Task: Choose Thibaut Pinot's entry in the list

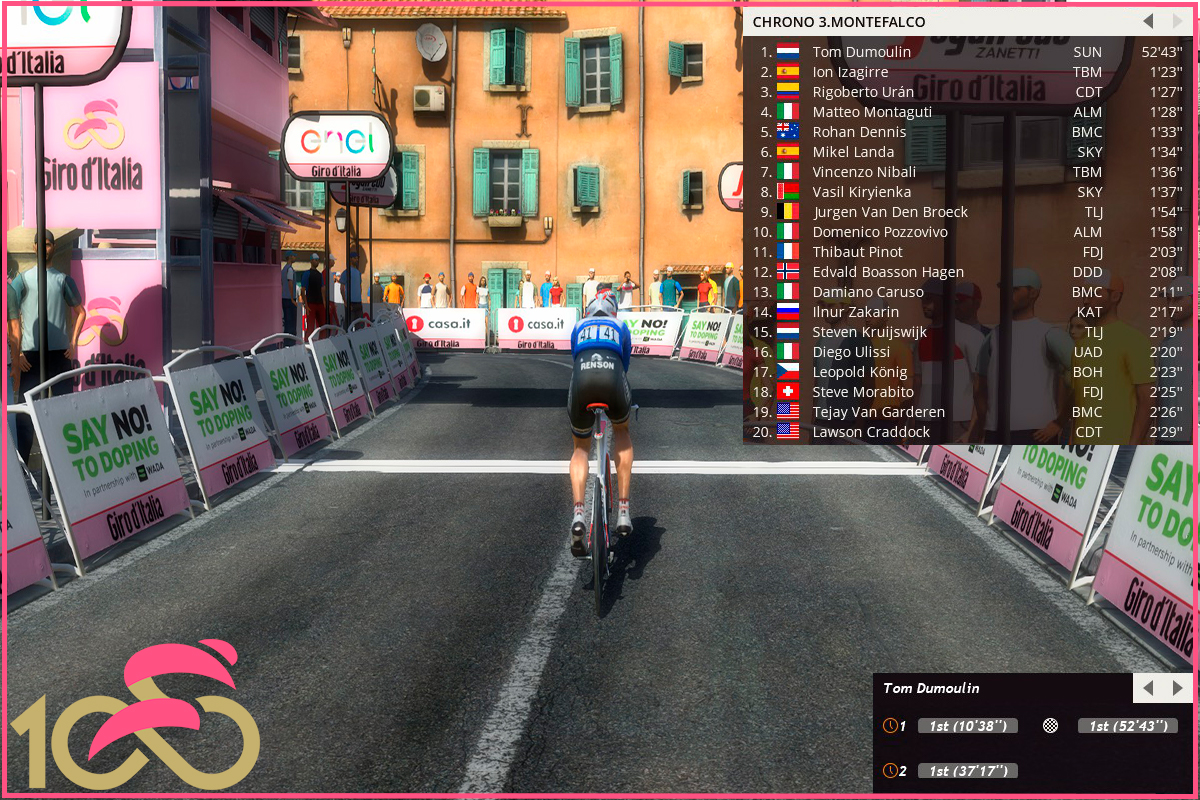Action: pyautogui.click(x=857, y=252)
